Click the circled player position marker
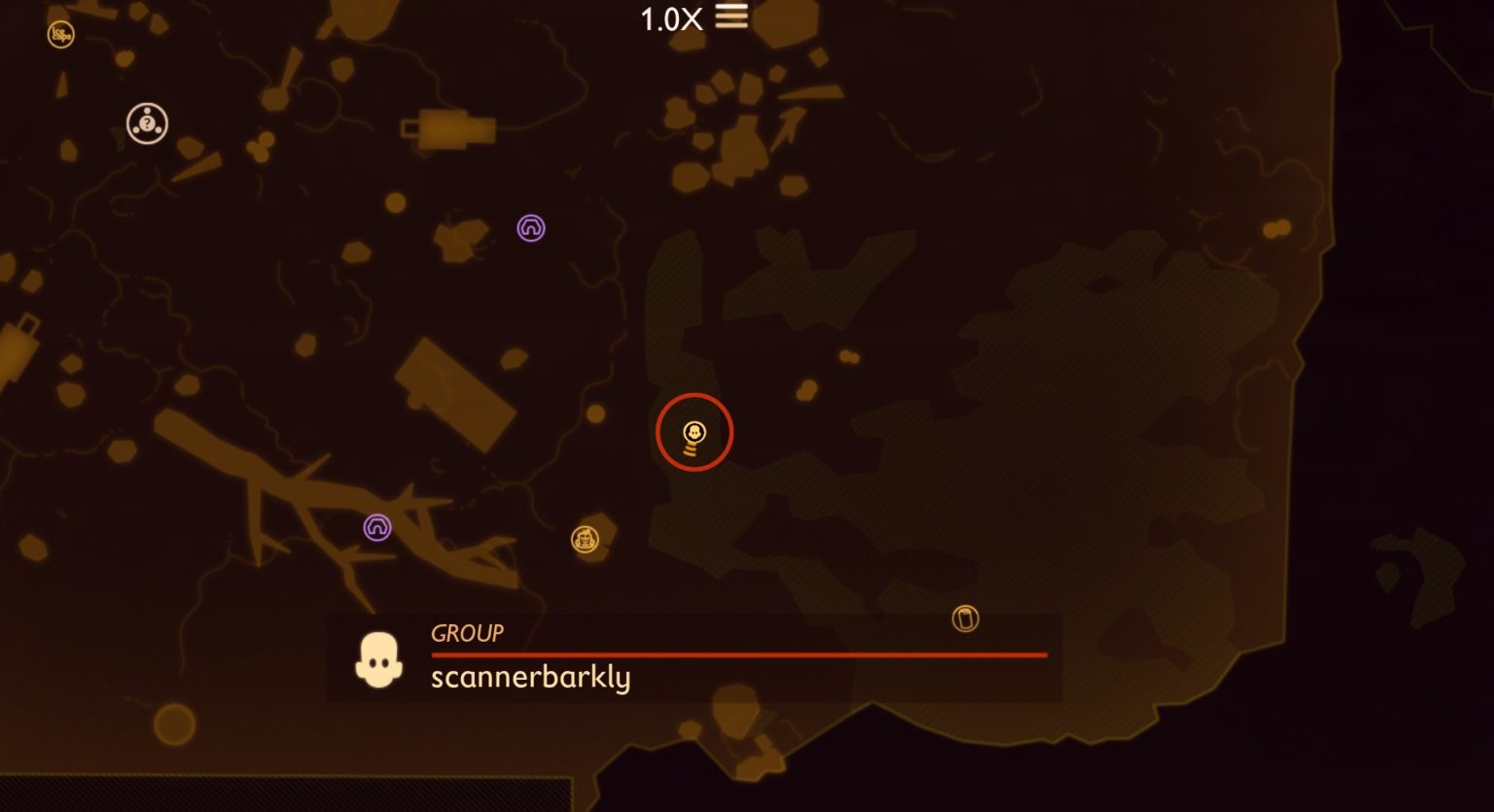The image size is (1494, 812). pyautogui.click(x=694, y=429)
